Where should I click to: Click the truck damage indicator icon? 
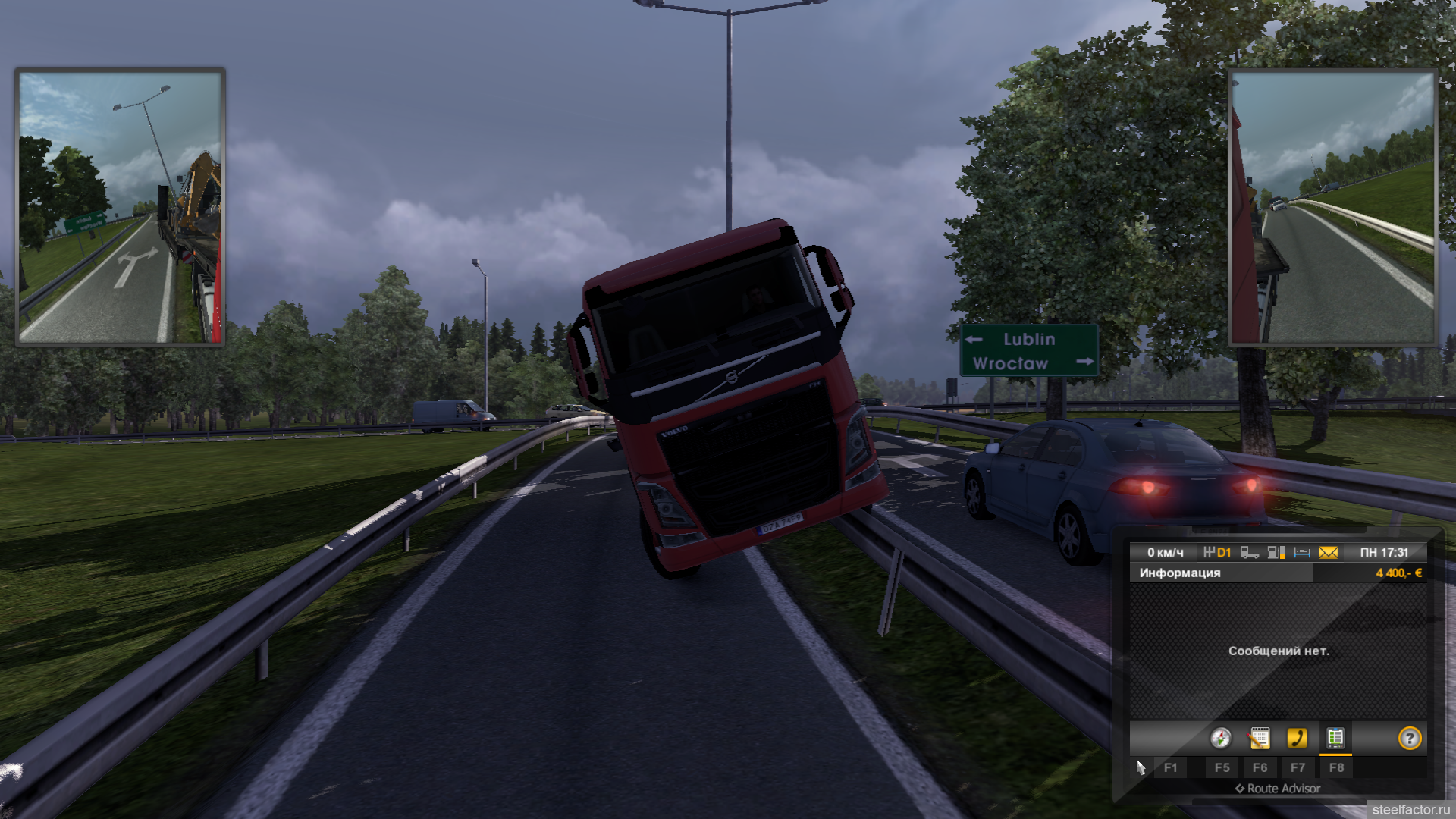[x=1250, y=553]
